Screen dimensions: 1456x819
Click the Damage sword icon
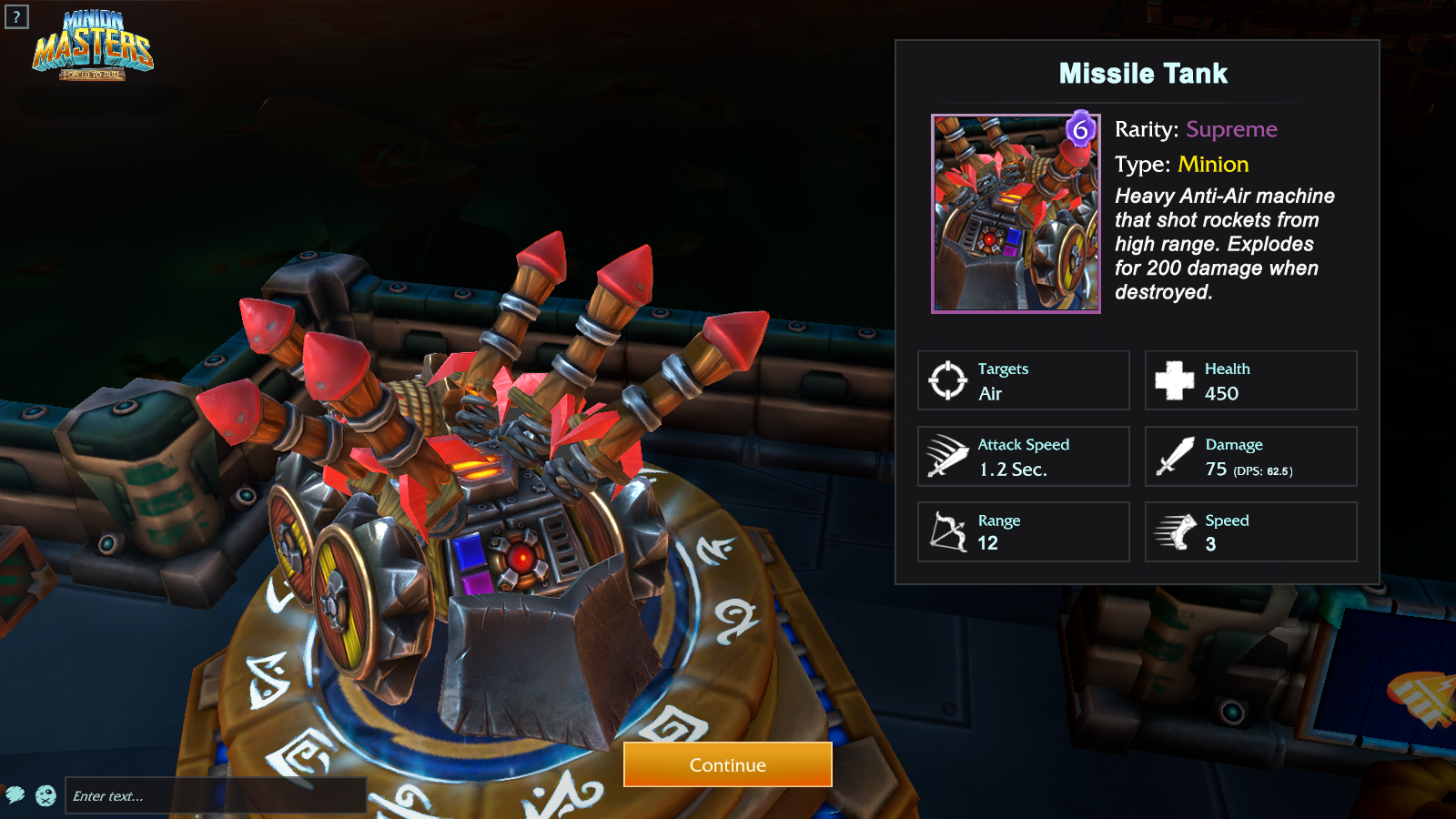1176,455
